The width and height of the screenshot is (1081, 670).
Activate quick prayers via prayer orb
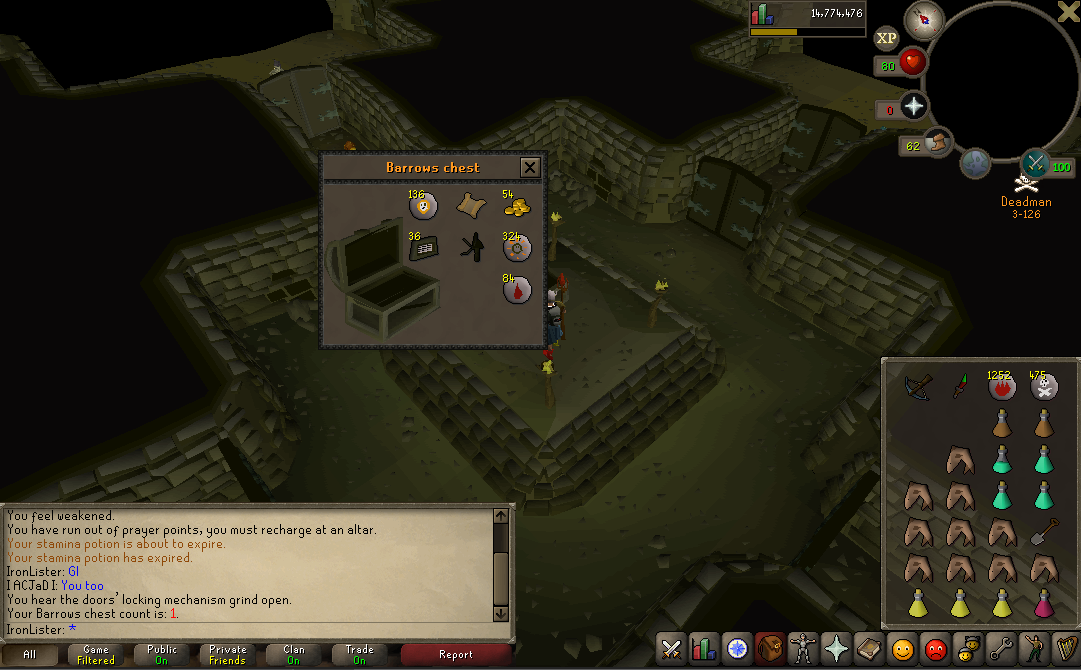913,107
